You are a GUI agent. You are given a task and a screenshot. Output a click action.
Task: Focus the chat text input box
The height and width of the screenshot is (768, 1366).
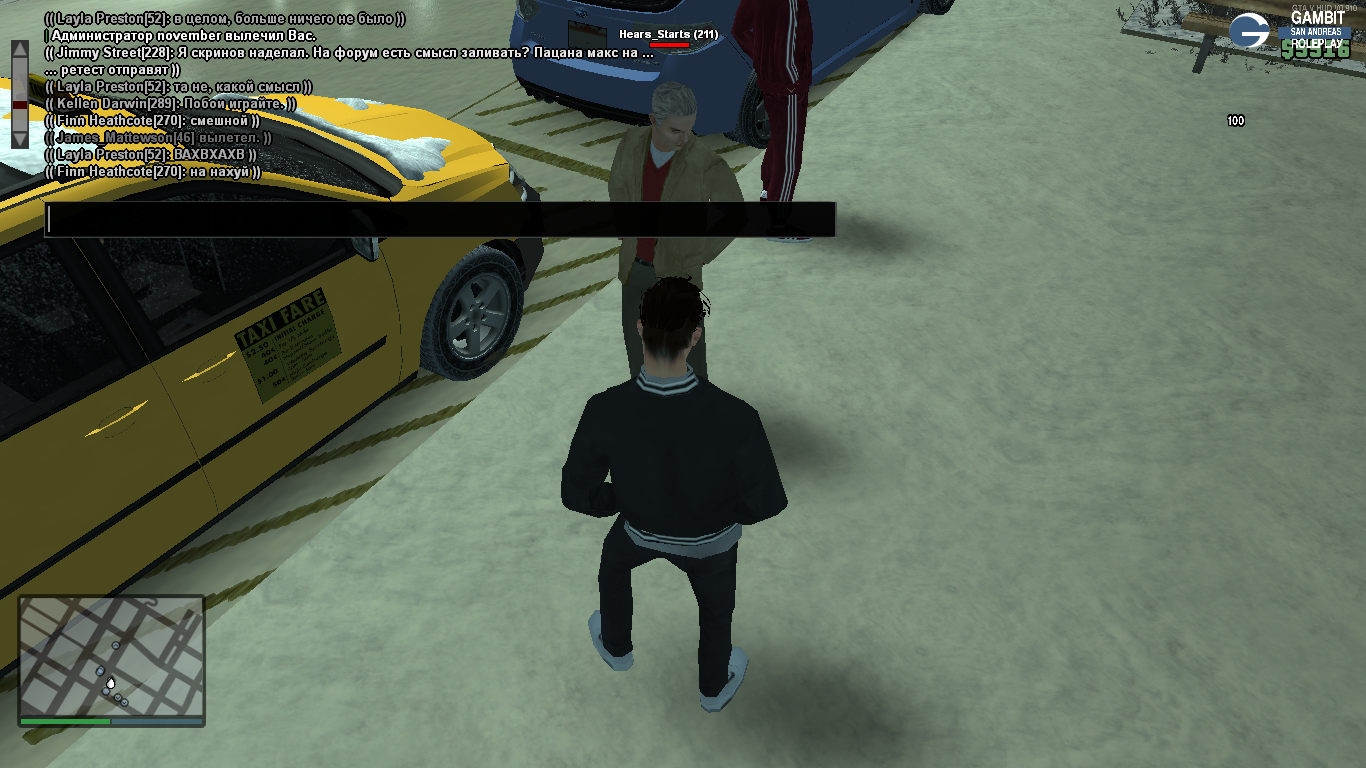[x=440, y=220]
